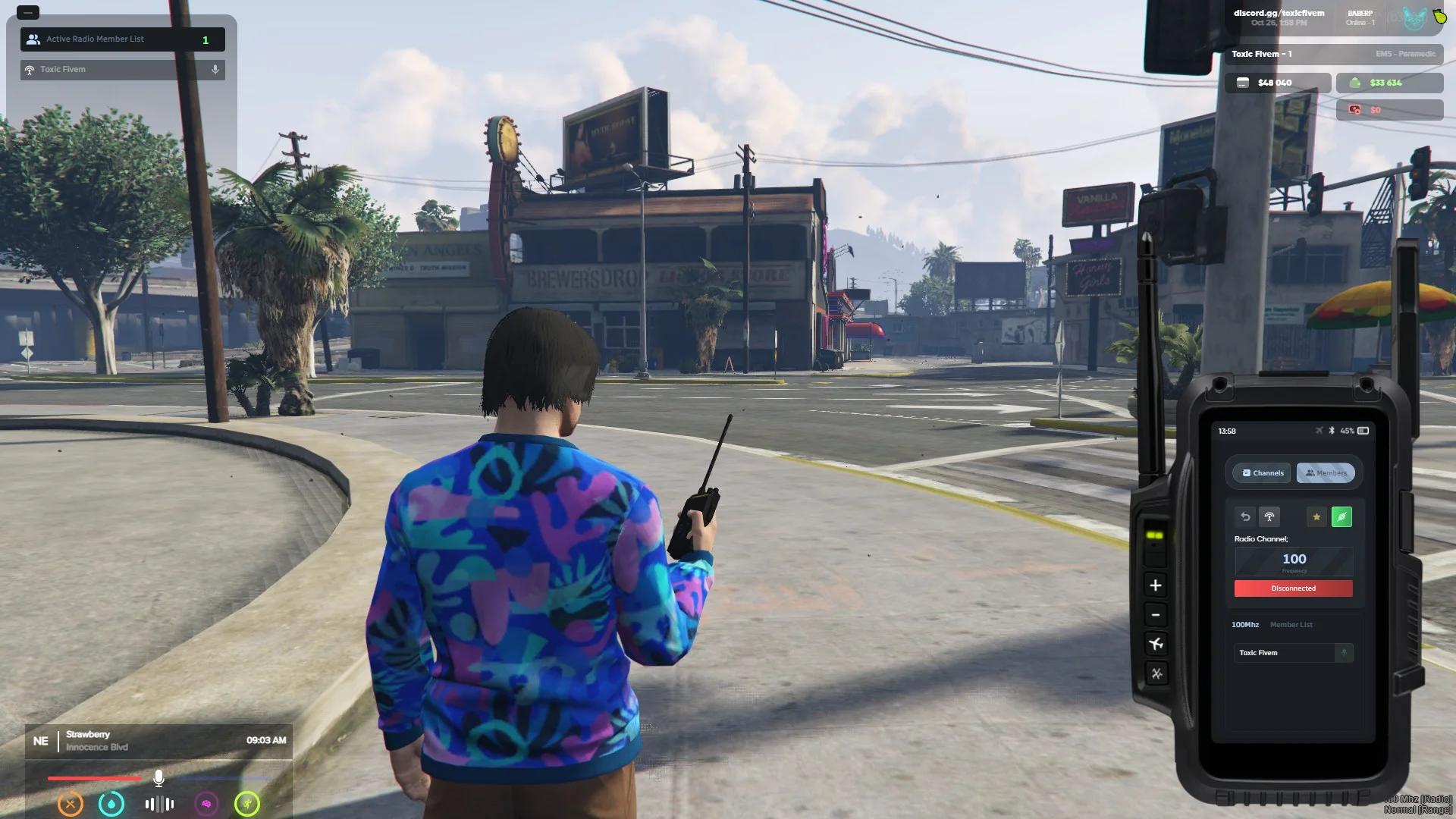Switch to the radio Channels tab
This screenshot has height=819, width=1456.
[x=1262, y=473]
